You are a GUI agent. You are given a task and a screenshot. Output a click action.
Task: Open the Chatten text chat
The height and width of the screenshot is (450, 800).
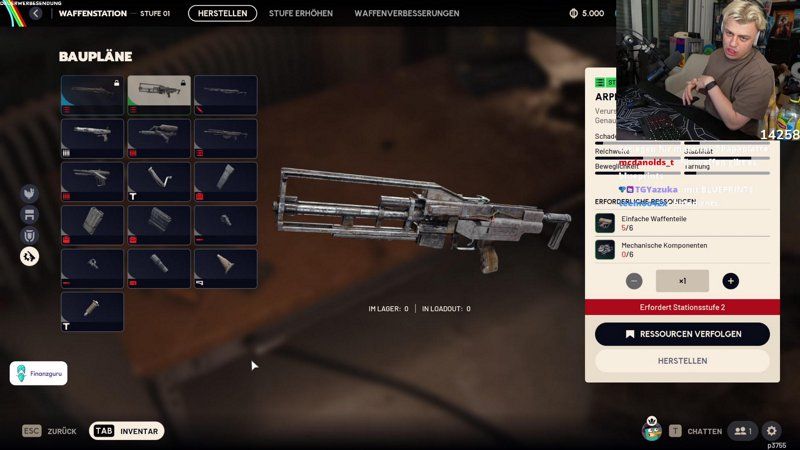pos(696,431)
